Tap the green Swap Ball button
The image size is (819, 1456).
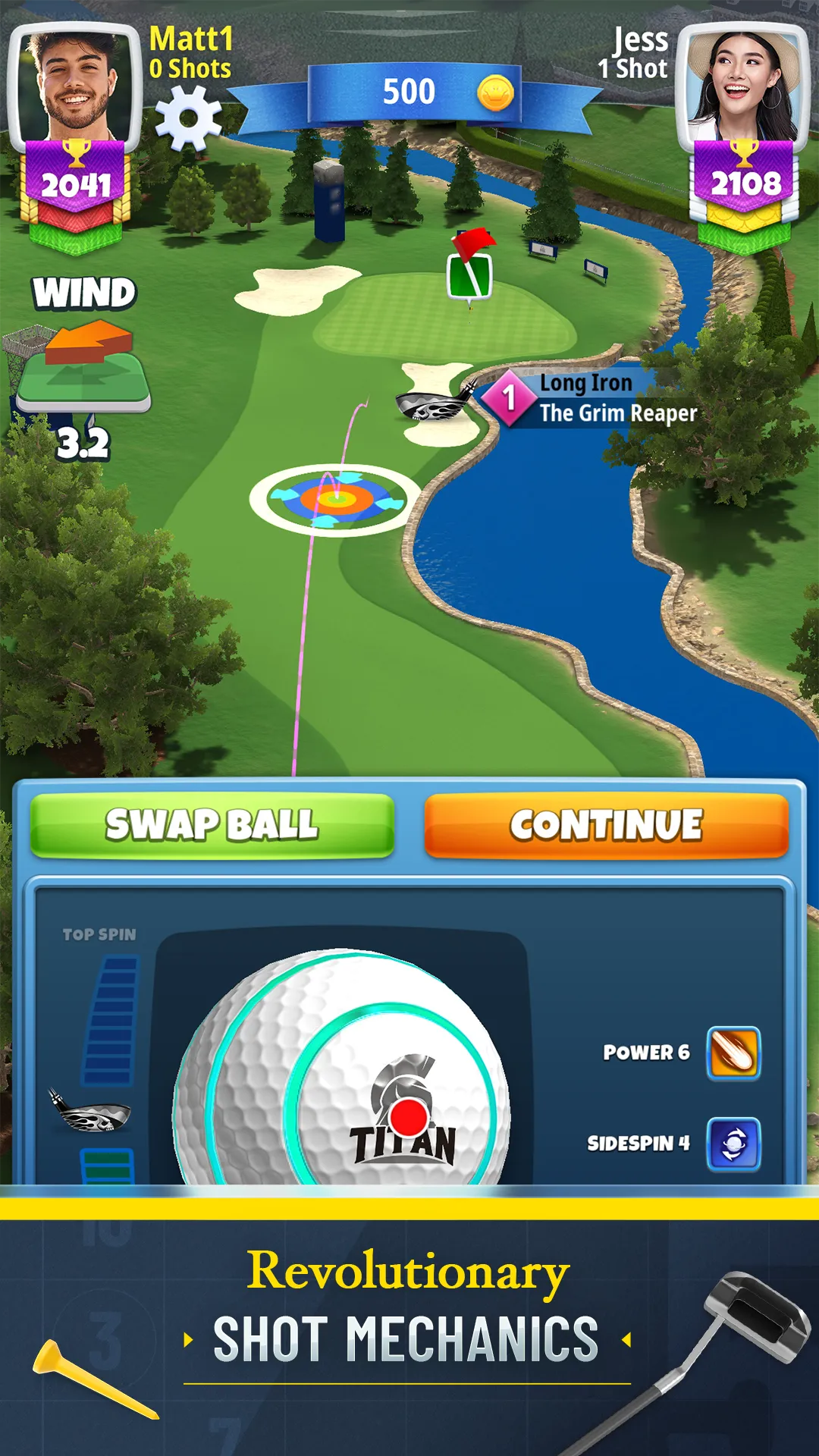tap(212, 825)
